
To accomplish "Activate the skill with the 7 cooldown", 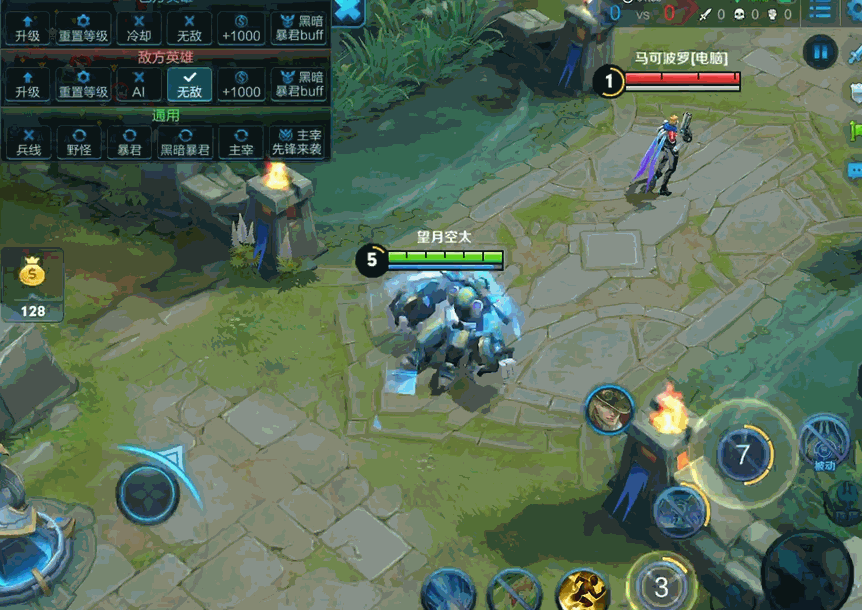I will [742, 455].
